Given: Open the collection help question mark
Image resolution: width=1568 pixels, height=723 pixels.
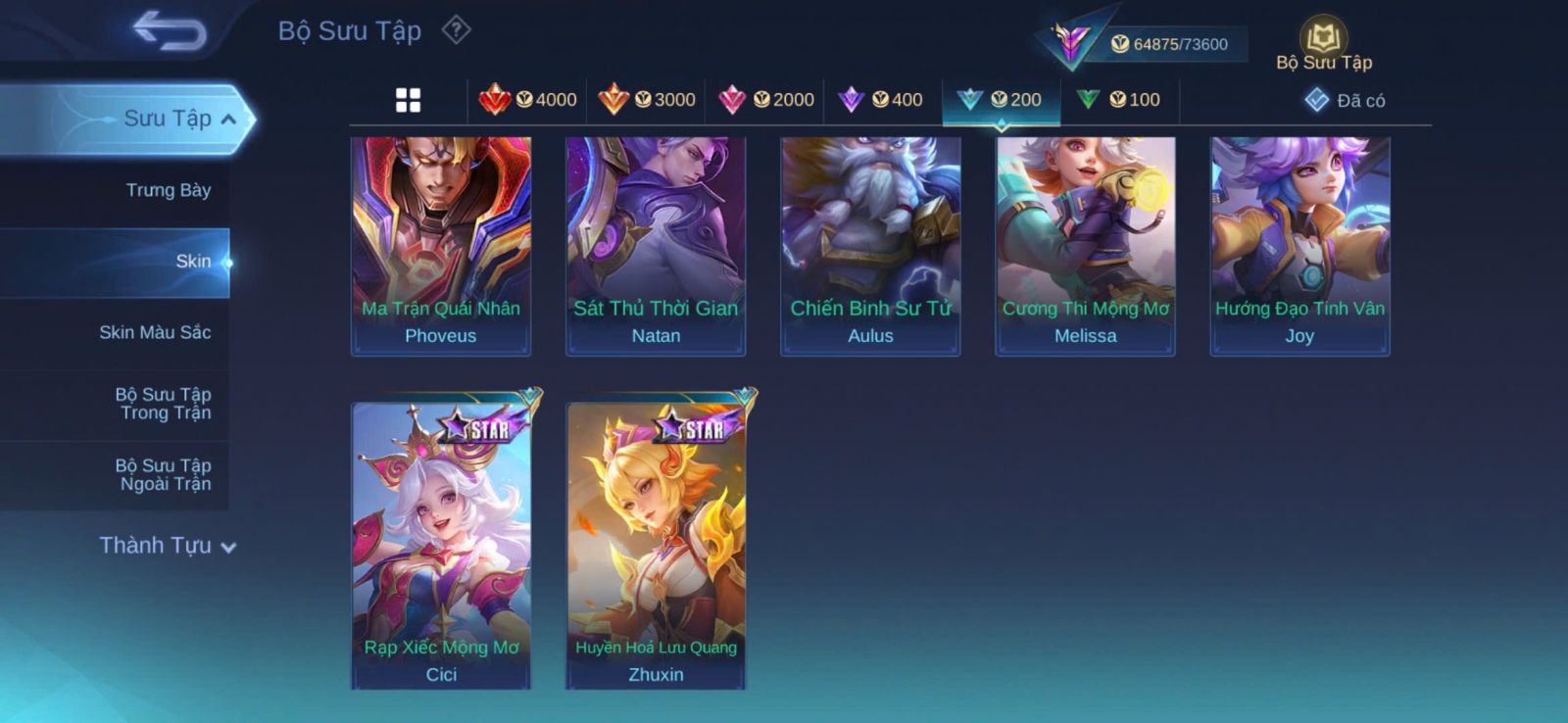Looking at the screenshot, I should tap(456, 30).
